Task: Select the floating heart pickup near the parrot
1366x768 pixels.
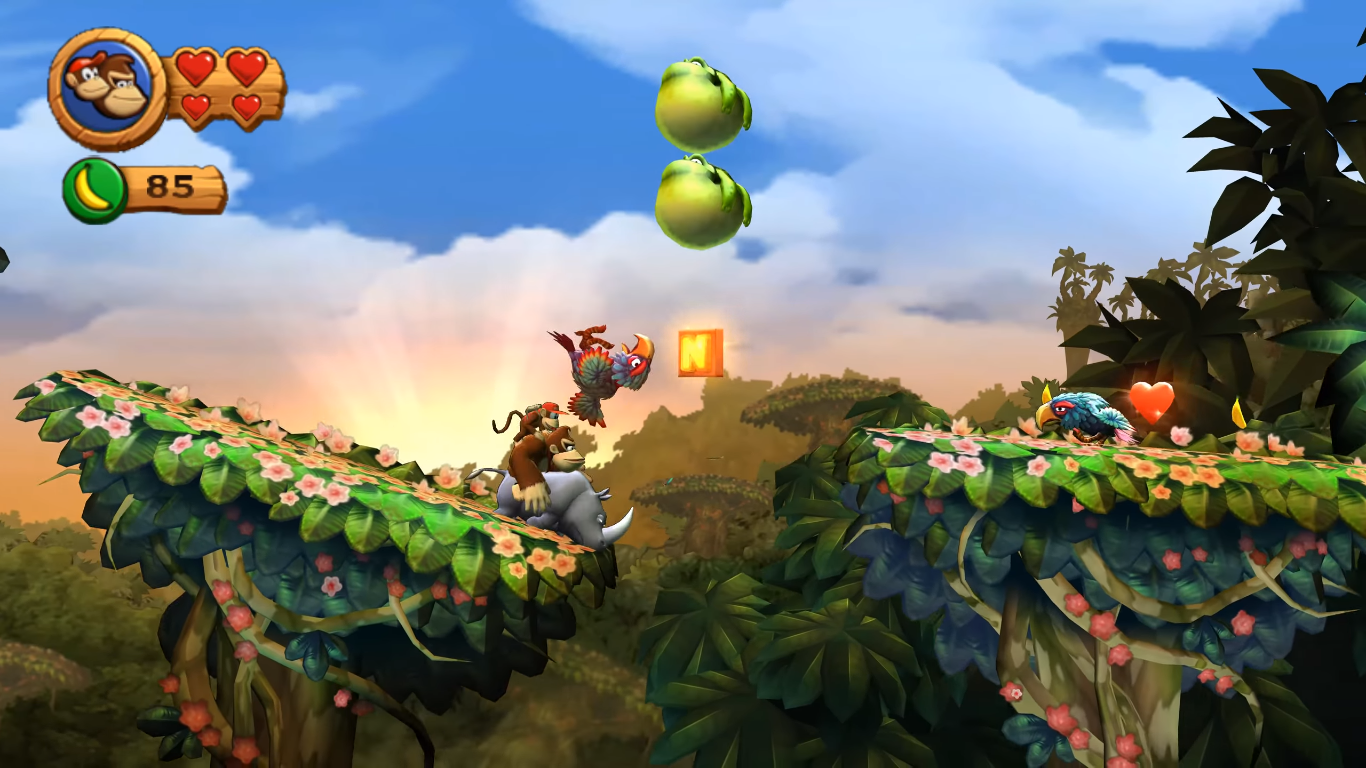Action: [1151, 403]
